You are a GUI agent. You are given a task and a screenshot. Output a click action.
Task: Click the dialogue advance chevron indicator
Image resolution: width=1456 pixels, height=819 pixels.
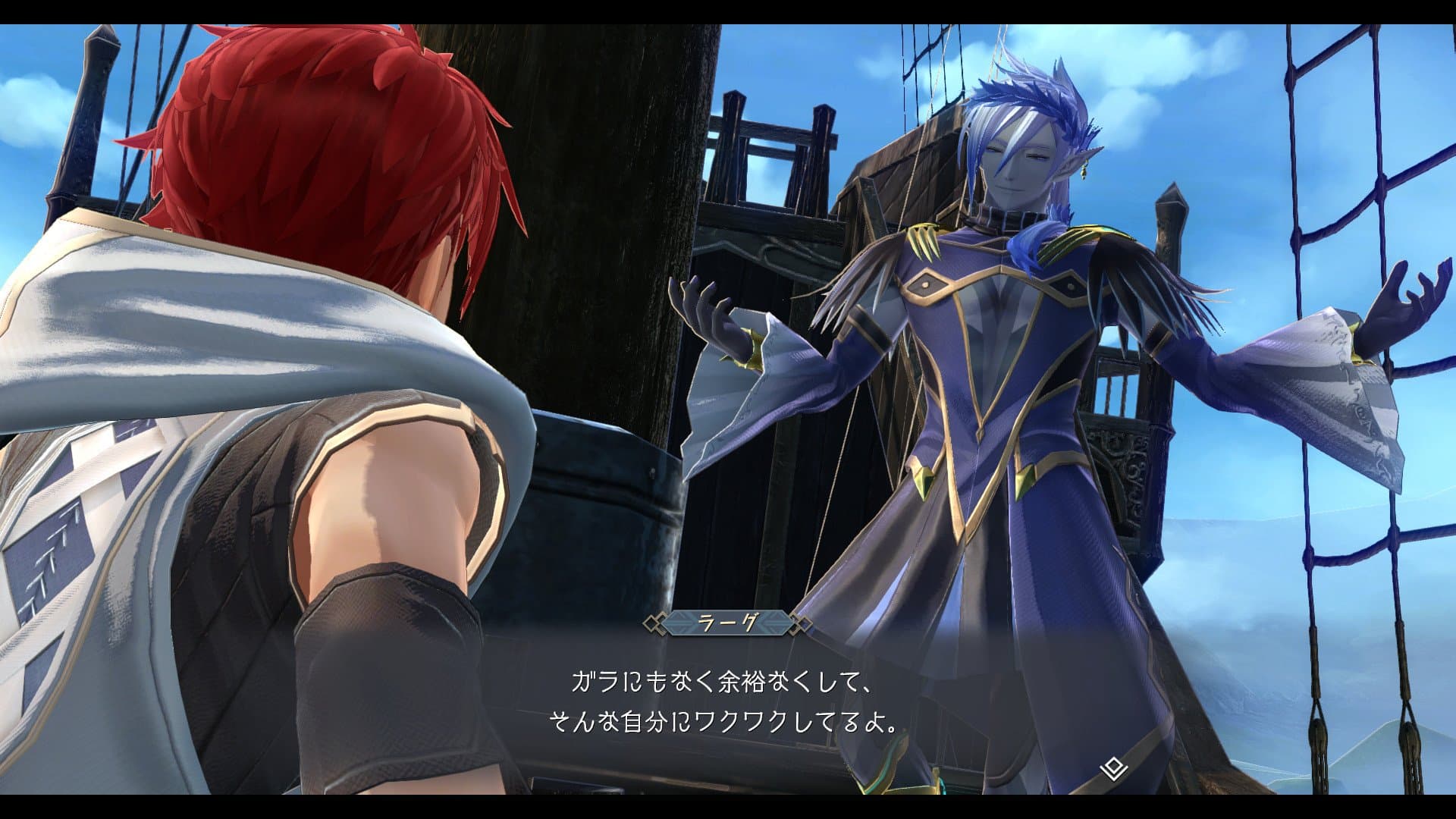1113,770
